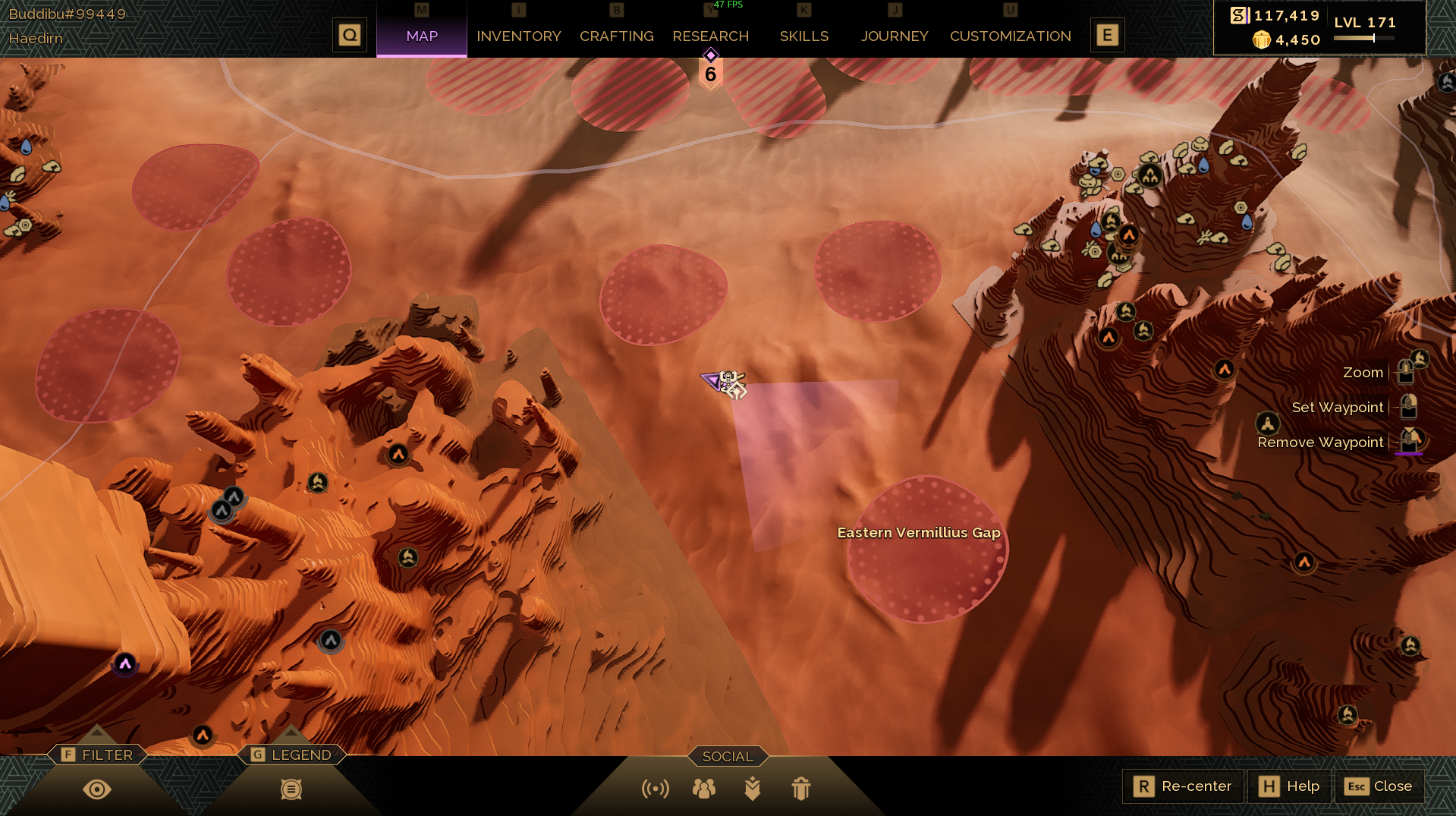The height and width of the screenshot is (816, 1456).
Task: Open the Customization tab
Action: click(1010, 36)
